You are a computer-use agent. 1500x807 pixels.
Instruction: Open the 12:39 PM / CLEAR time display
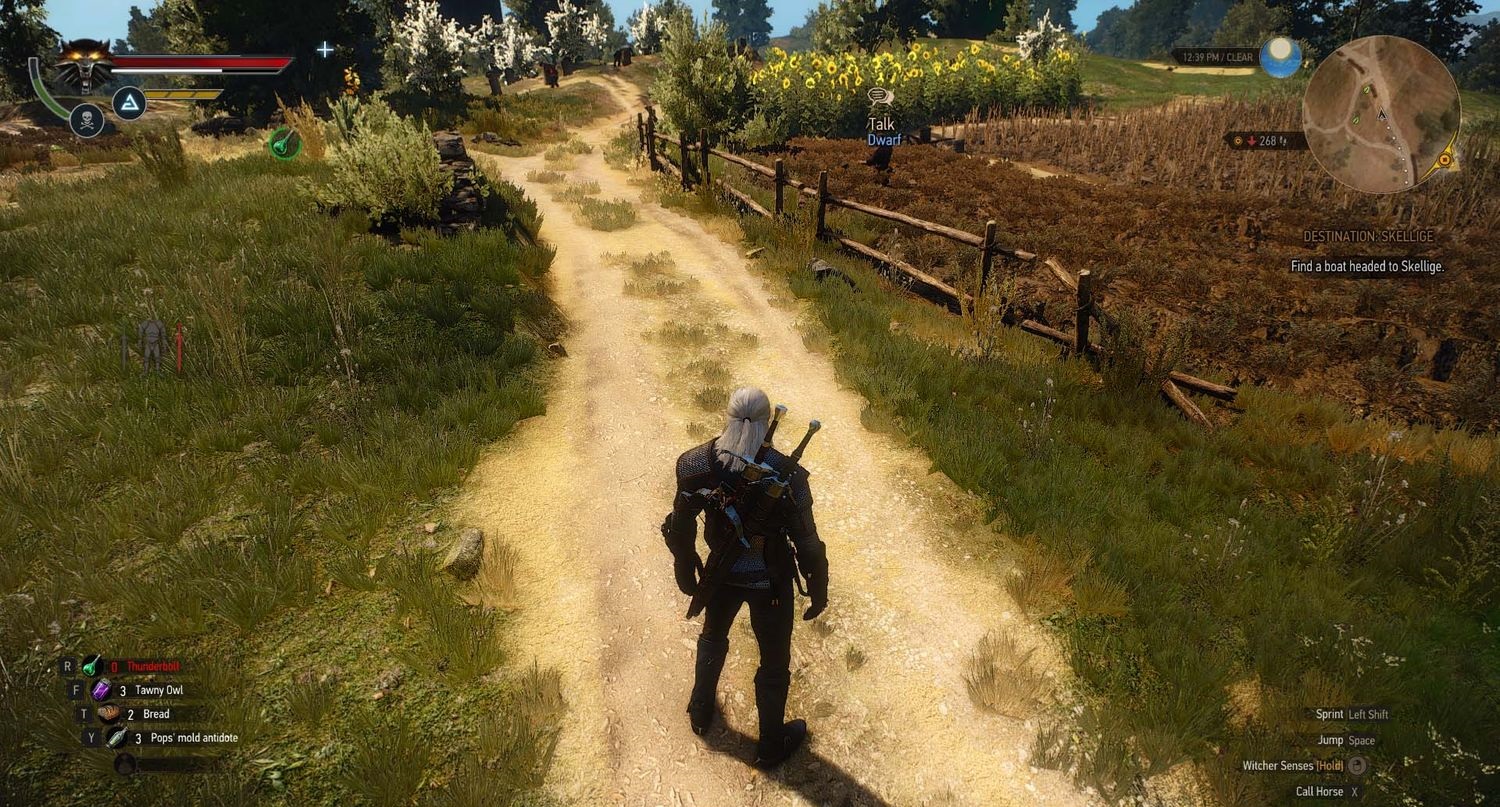(1221, 57)
